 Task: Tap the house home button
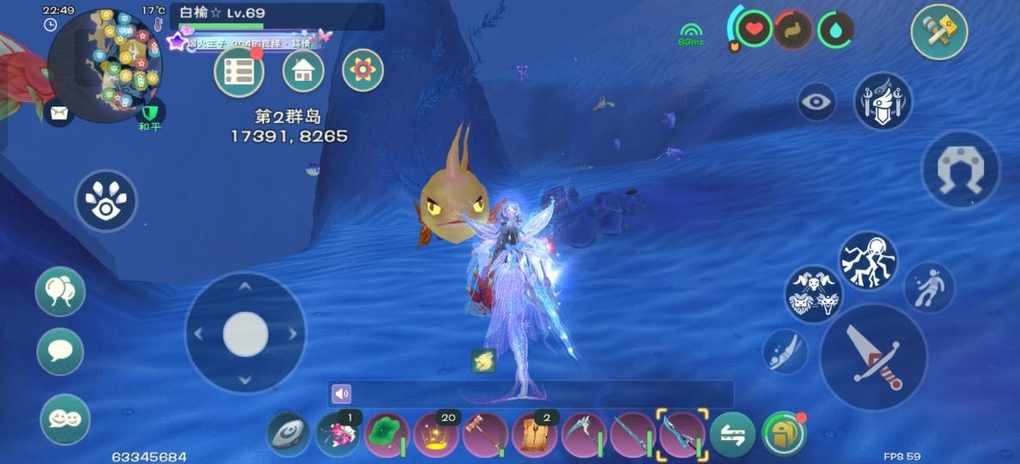(x=303, y=71)
